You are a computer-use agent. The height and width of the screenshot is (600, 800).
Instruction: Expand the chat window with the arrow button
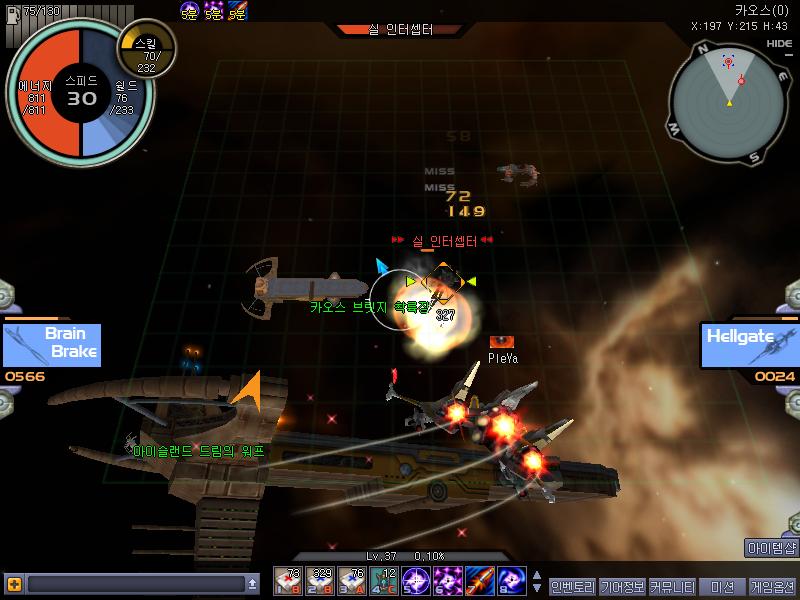[x=253, y=584]
